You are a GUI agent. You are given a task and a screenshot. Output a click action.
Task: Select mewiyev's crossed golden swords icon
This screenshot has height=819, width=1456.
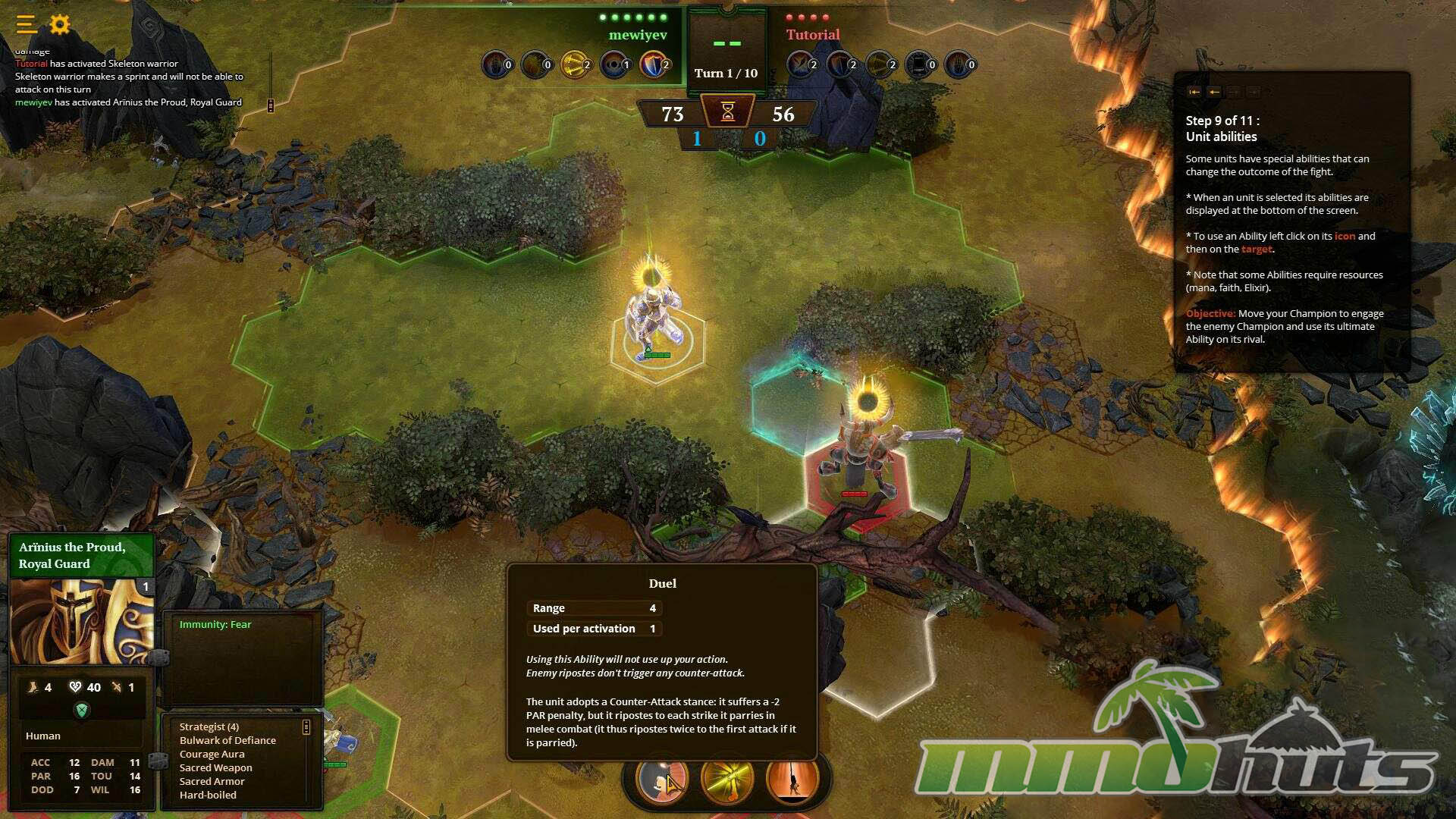click(x=574, y=64)
